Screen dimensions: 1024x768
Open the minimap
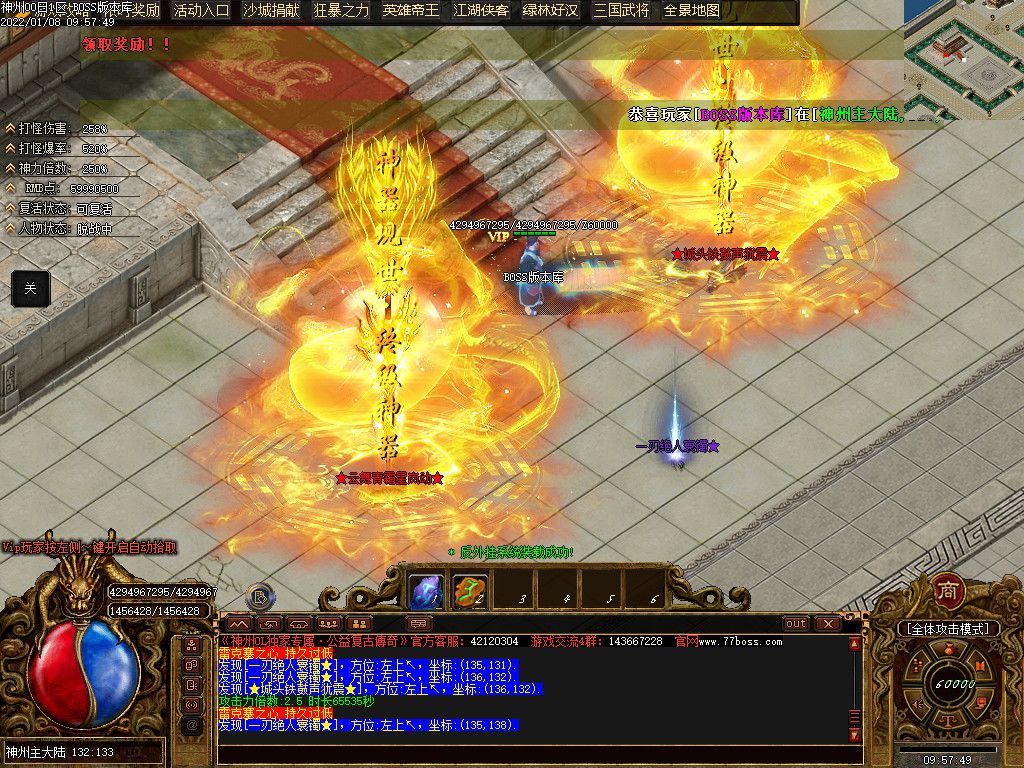coord(963,60)
